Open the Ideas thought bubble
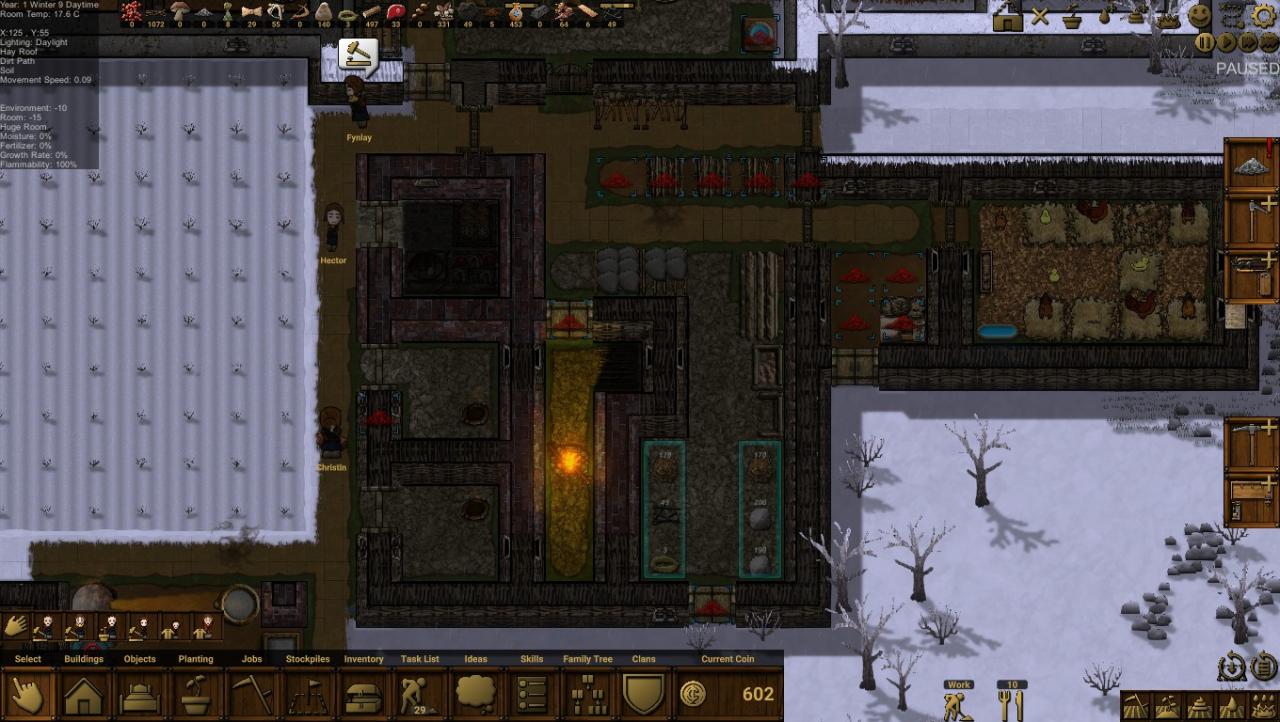Image resolution: width=1280 pixels, height=722 pixels. coord(476,694)
